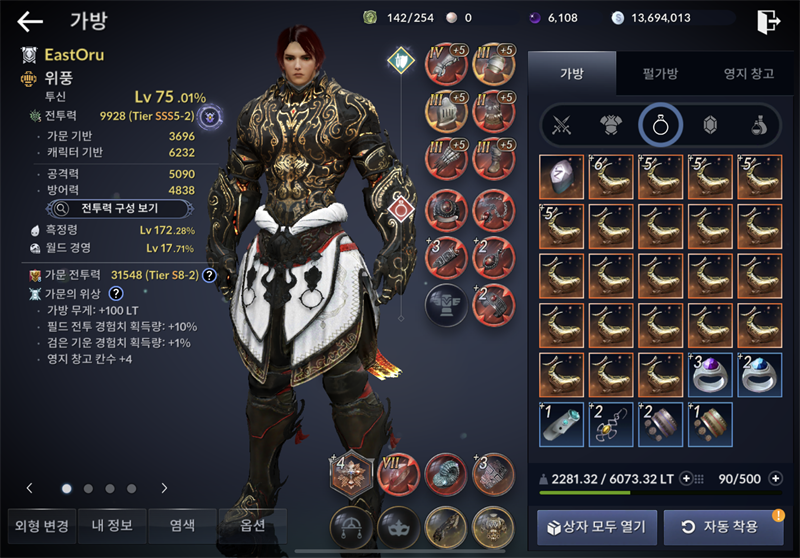Expand inventory weight with plus button
The image size is (800, 558).
[686, 479]
